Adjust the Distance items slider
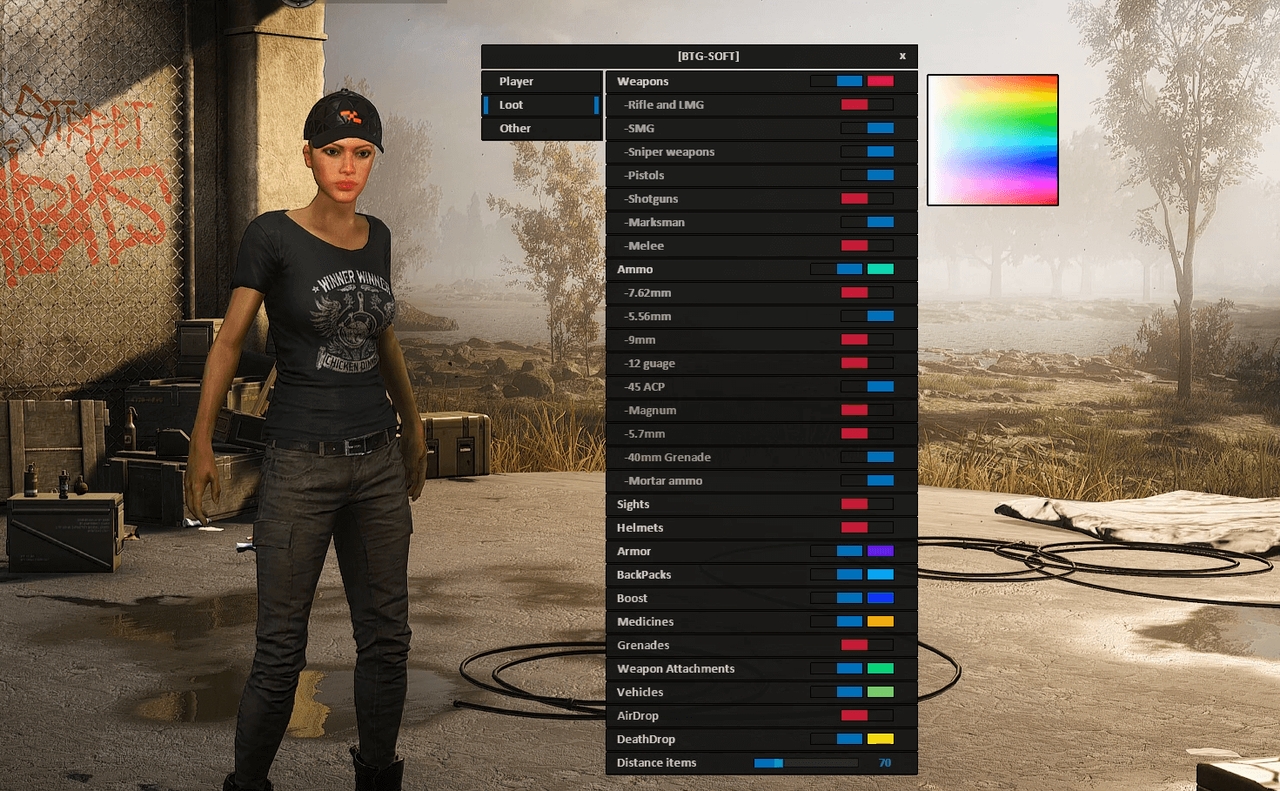 pos(805,762)
